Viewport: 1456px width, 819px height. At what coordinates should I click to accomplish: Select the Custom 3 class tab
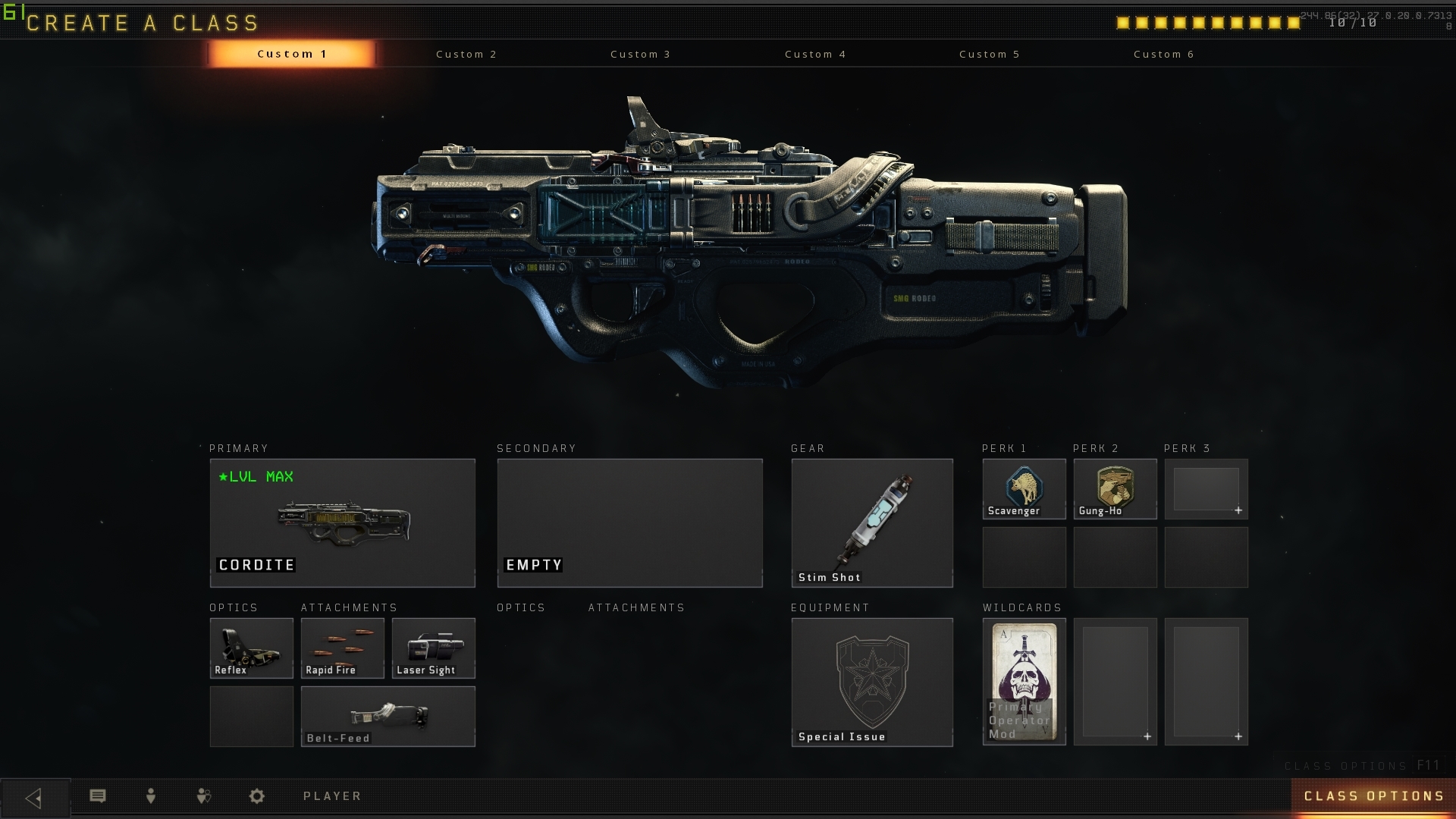point(640,55)
